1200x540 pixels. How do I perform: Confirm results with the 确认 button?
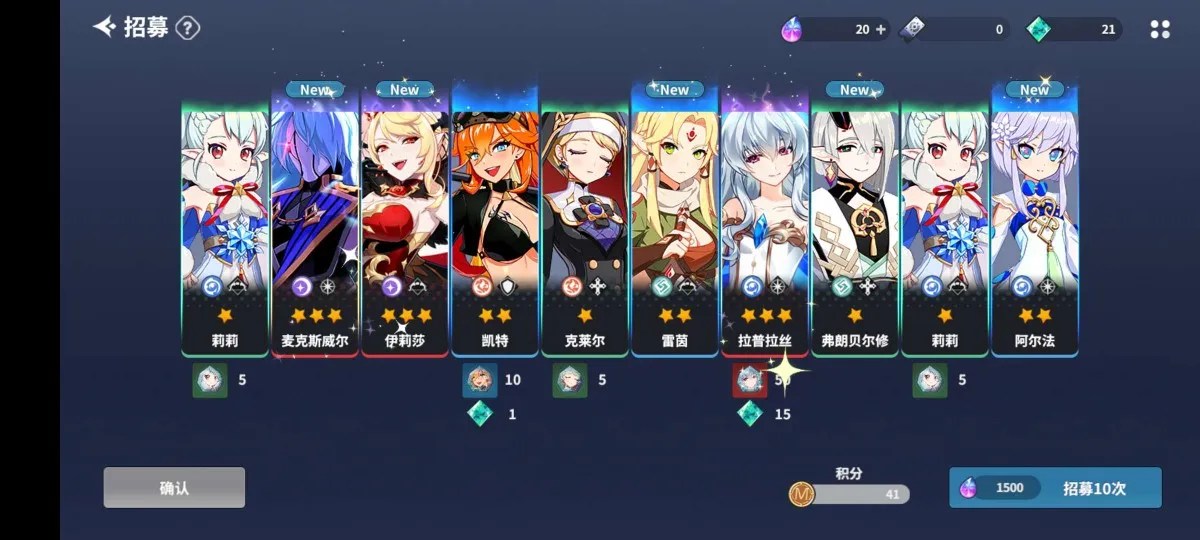point(174,488)
